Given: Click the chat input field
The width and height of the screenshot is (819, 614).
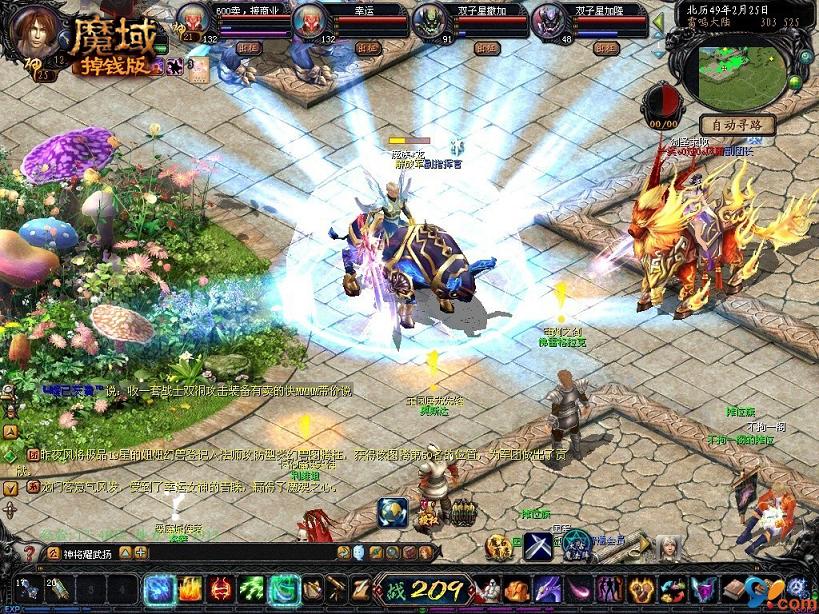Looking at the screenshot, I should (190, 552).
